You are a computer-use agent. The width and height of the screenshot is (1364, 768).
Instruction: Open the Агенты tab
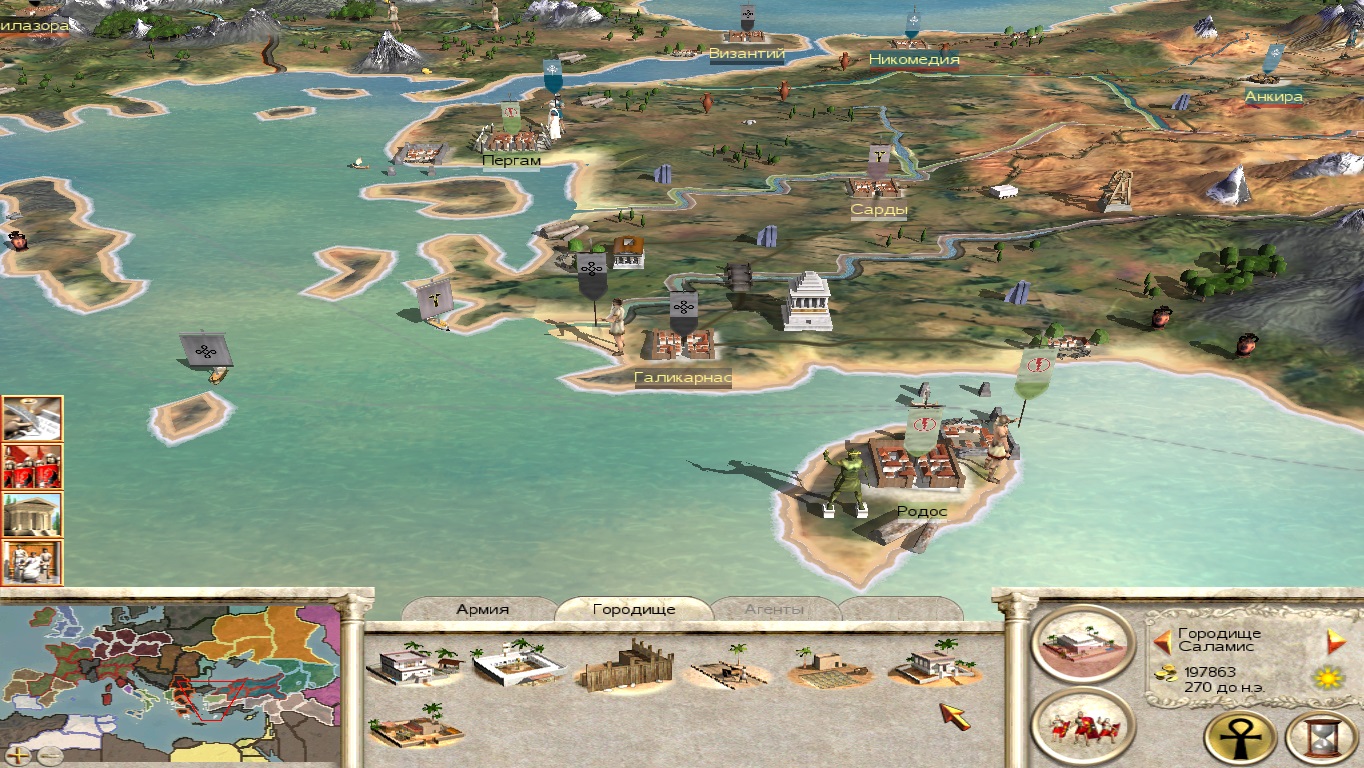click(776, 609)
